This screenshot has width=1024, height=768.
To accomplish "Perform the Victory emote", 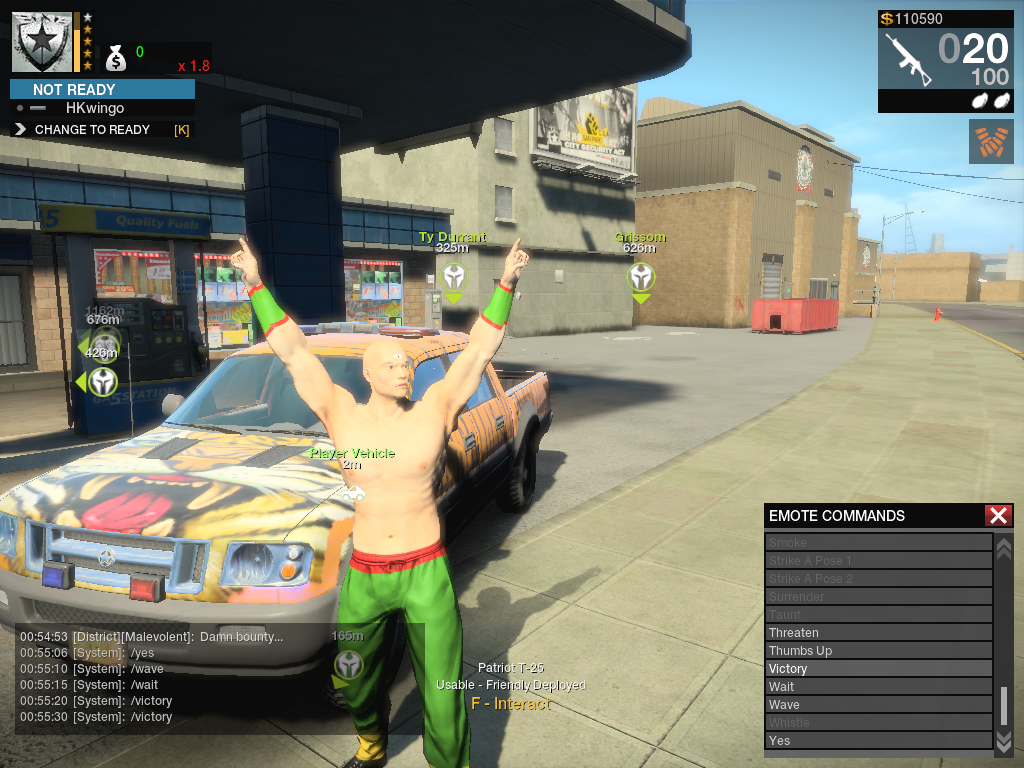I will click(x=878, y=669).
